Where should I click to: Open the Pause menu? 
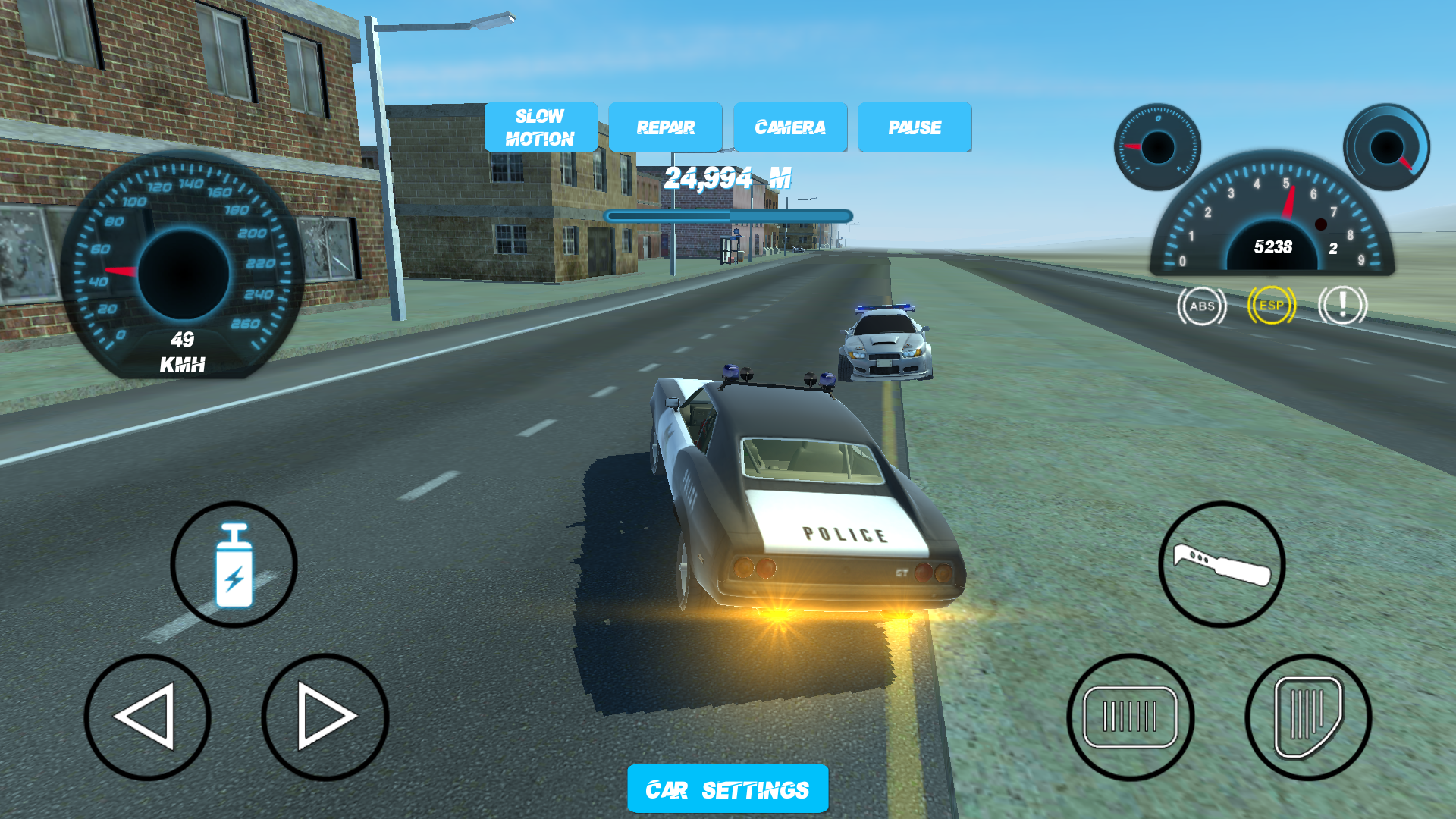[x=915, y=127]
